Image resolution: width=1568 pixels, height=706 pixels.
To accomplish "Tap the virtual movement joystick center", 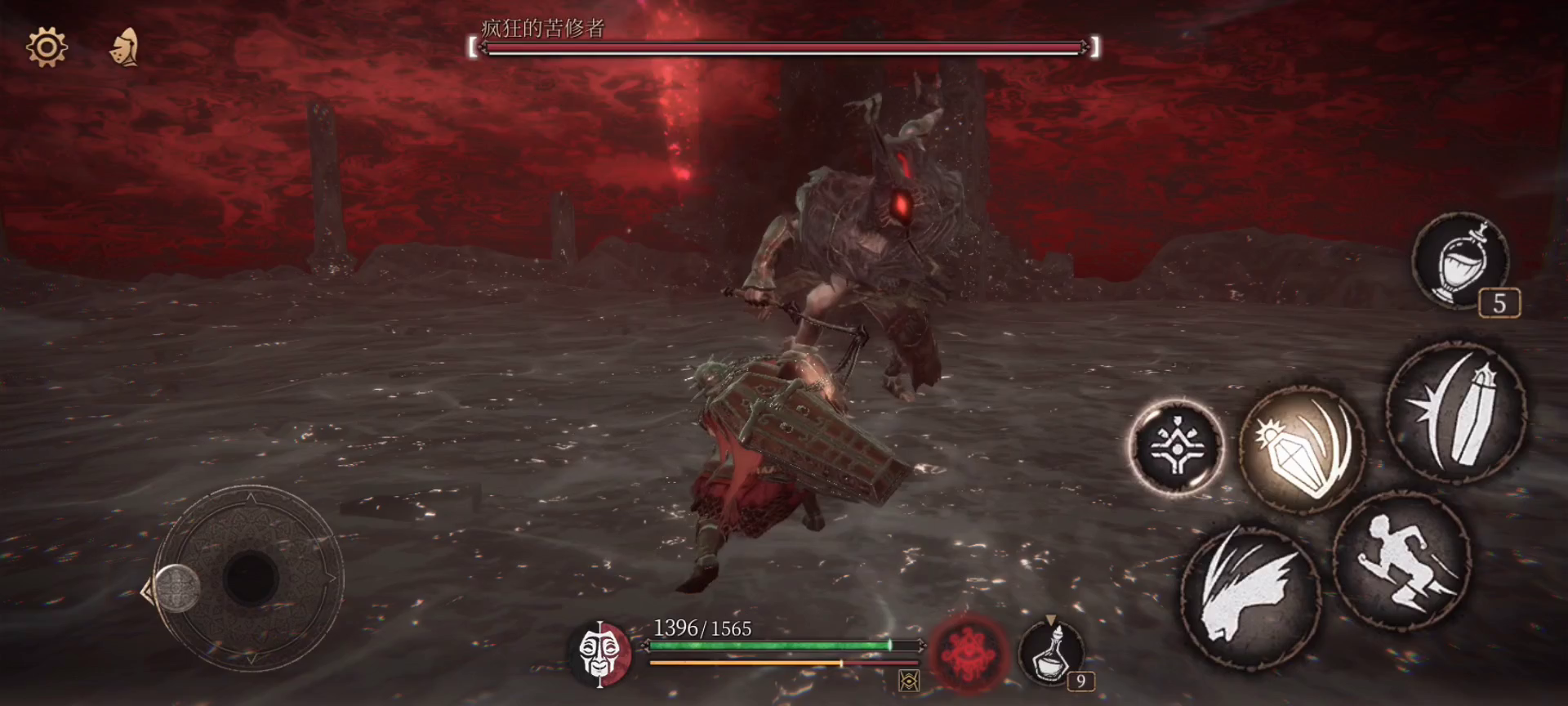I will tap(250, 578).
